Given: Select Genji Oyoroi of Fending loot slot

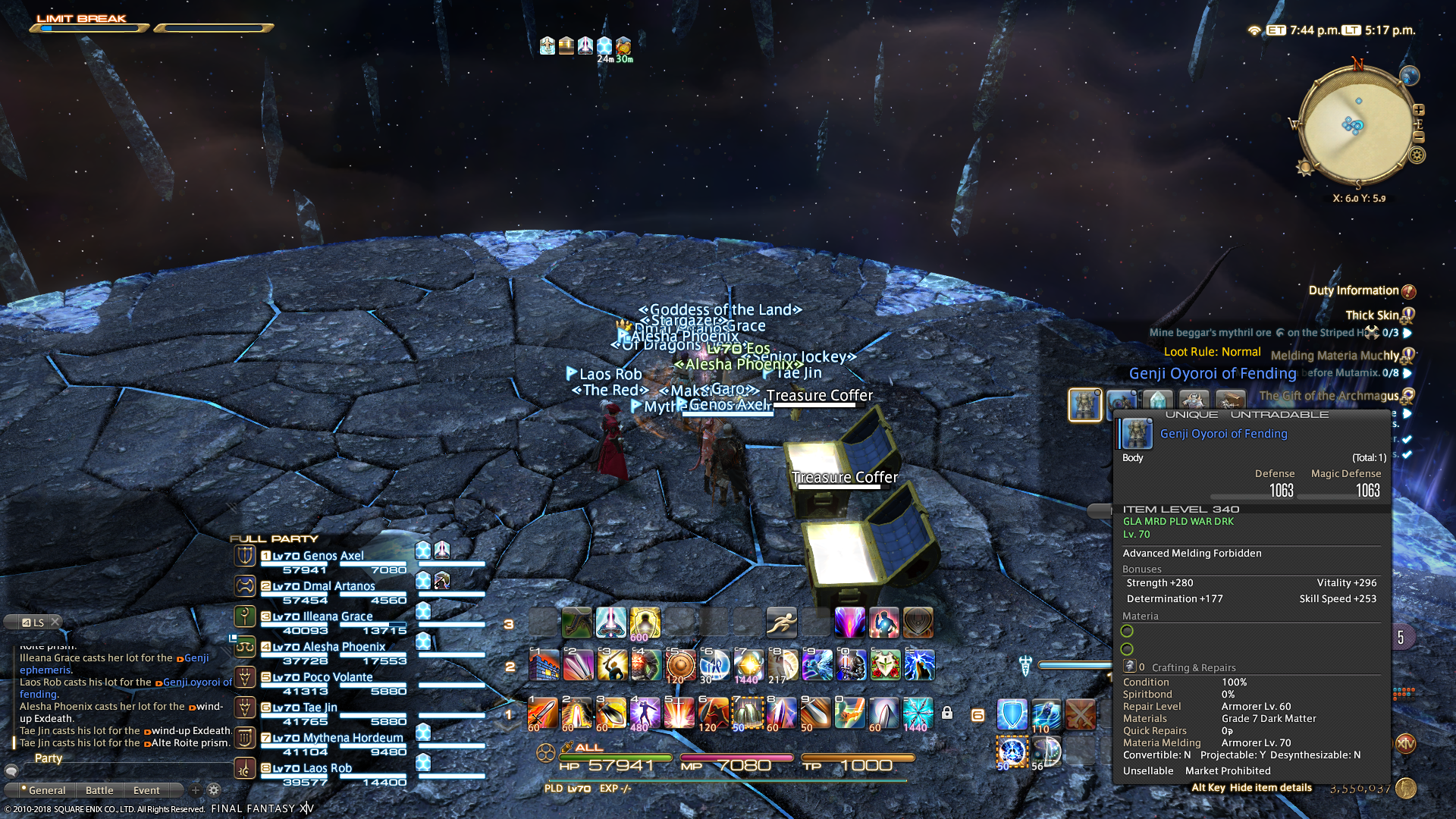Looking at the screenshot, I should (1084, 404).
